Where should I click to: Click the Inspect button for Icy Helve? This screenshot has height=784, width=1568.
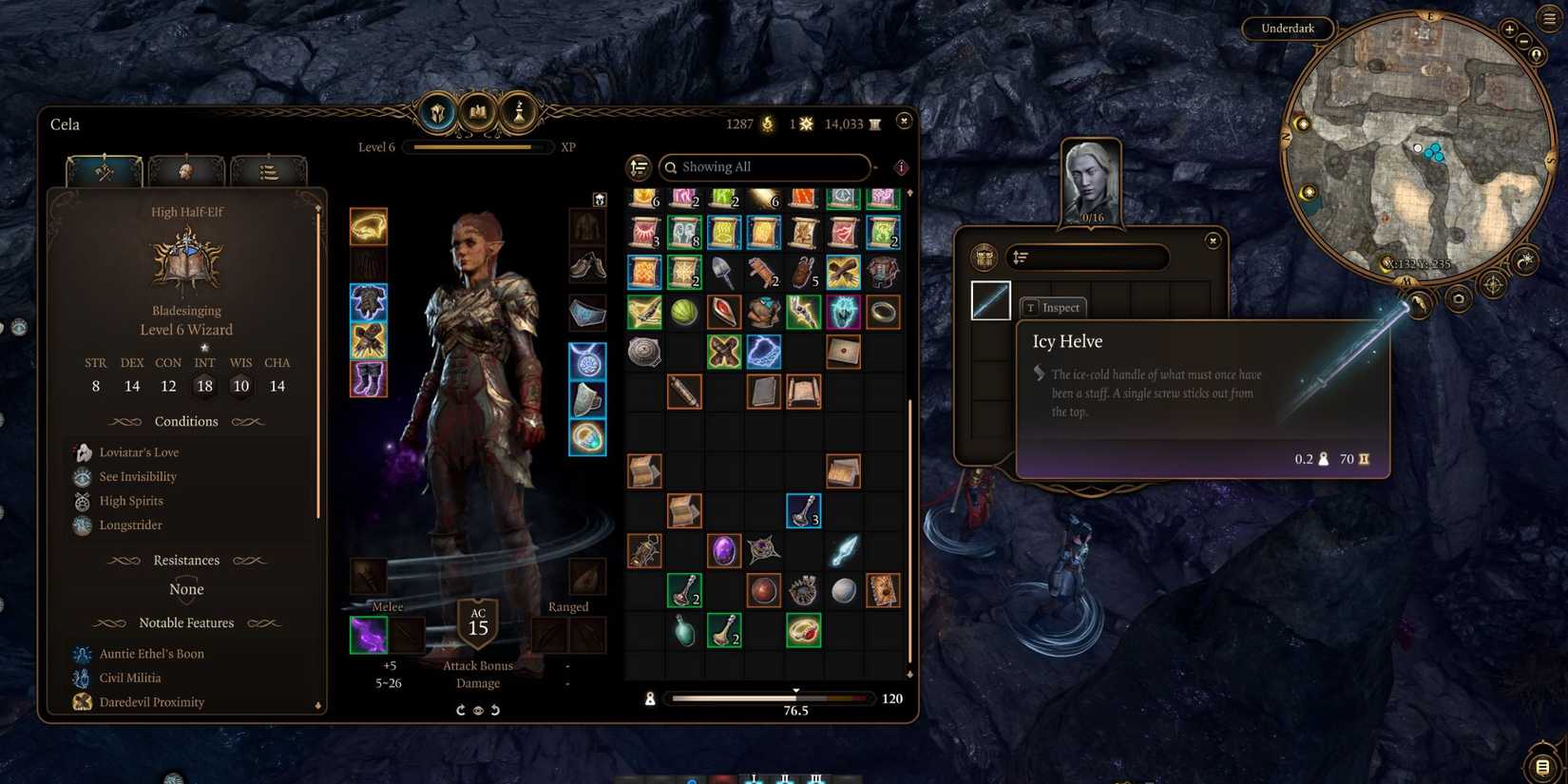point(1052,307)
